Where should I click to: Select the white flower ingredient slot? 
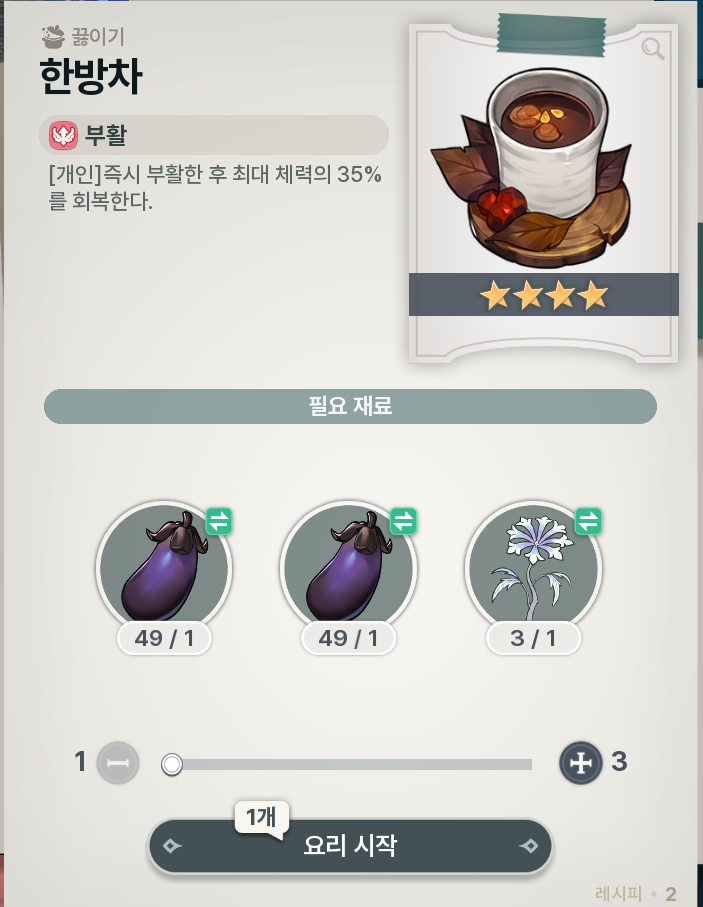pyautogui.click(x=532, y=567)
